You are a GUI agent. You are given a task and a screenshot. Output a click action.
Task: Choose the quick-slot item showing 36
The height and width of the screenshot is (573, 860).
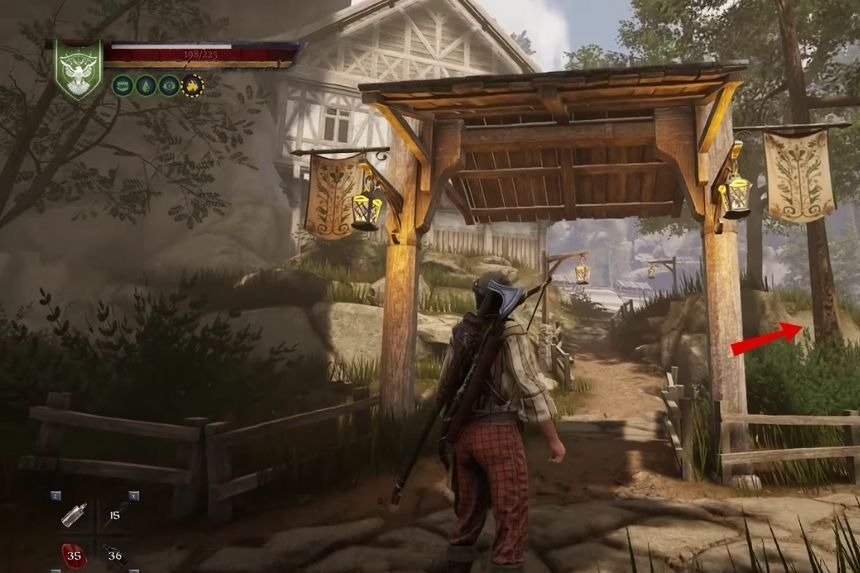114,553
